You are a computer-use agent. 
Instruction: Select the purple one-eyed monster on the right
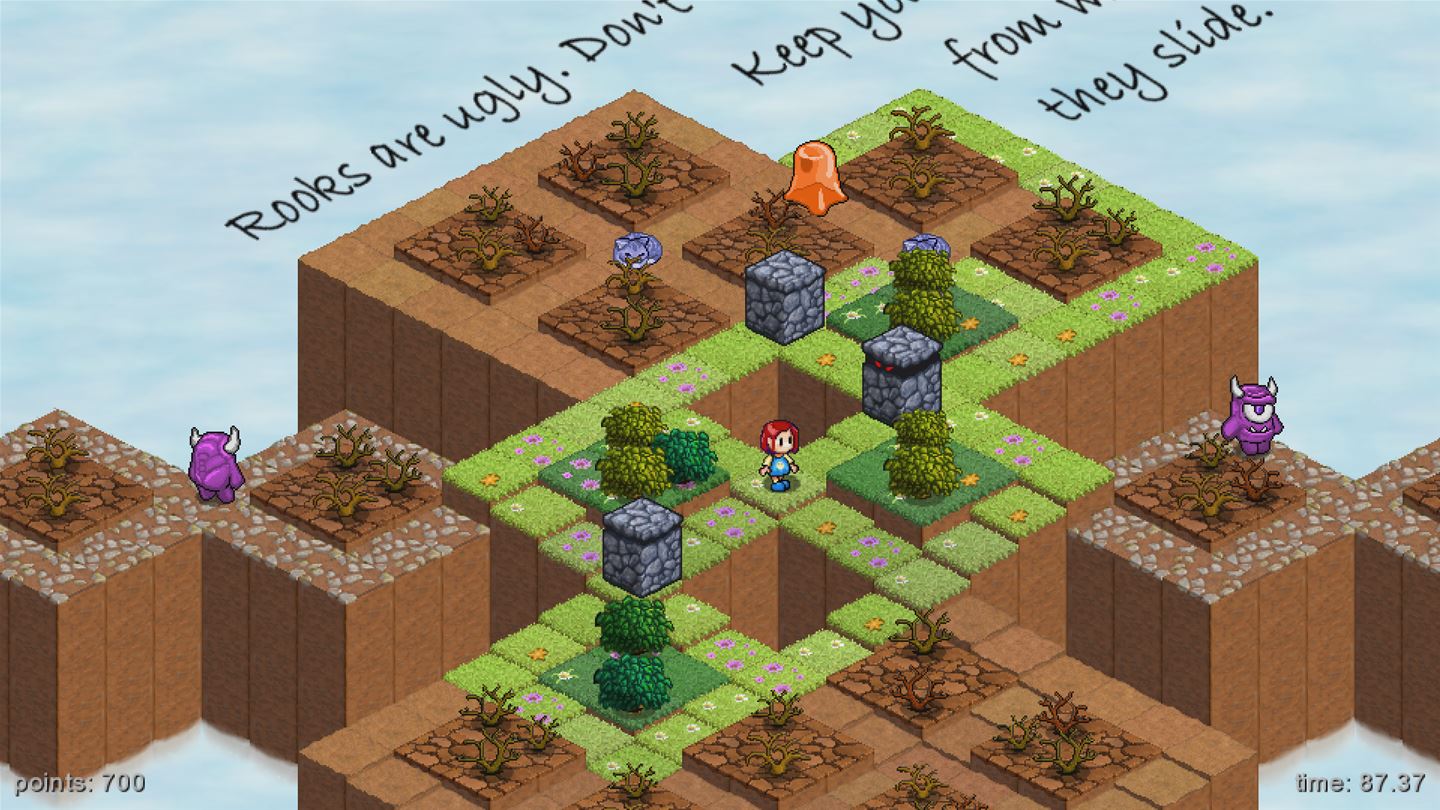[1253, 420]
